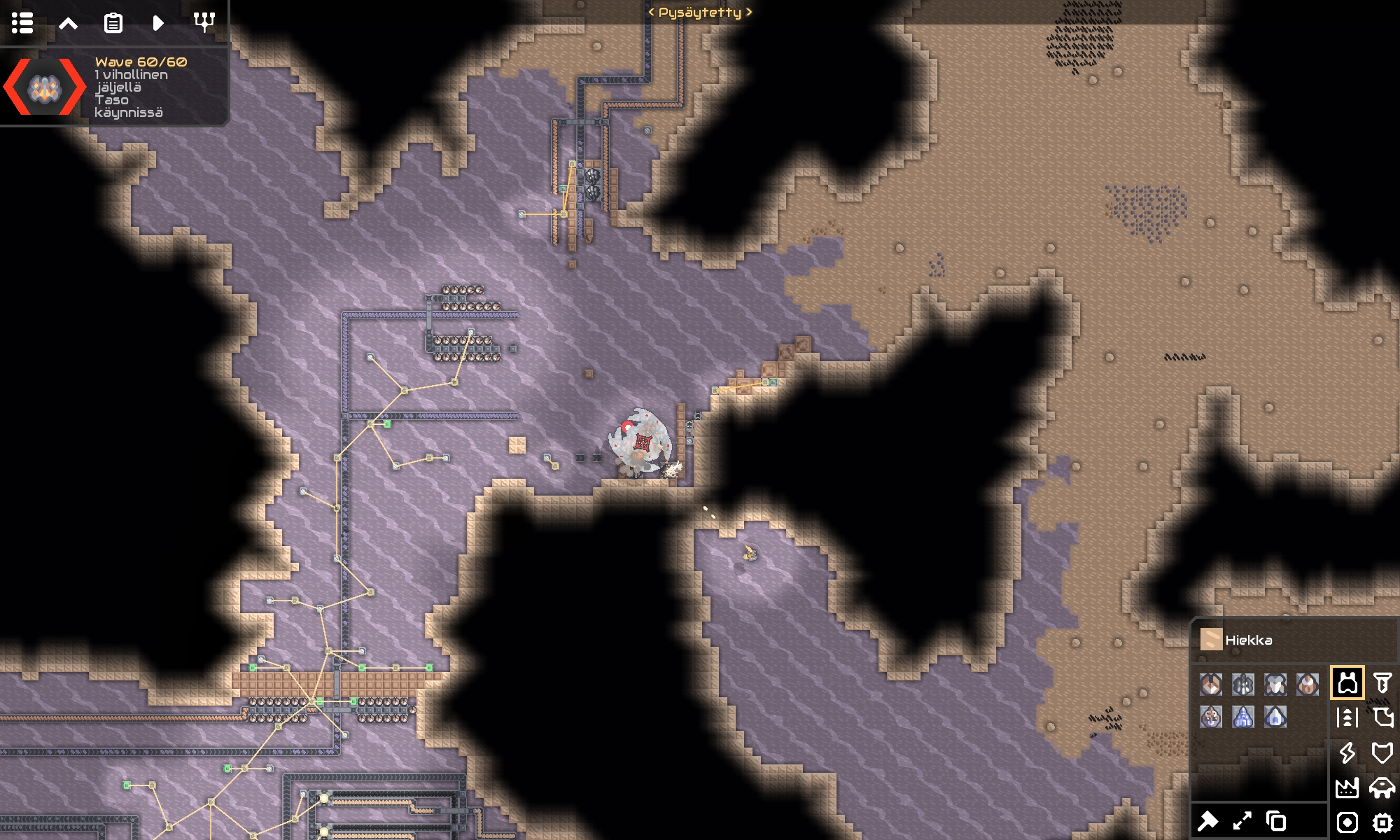Click the Pysäytetty status label
This screenshot has height=840, width=1400.
700,12
